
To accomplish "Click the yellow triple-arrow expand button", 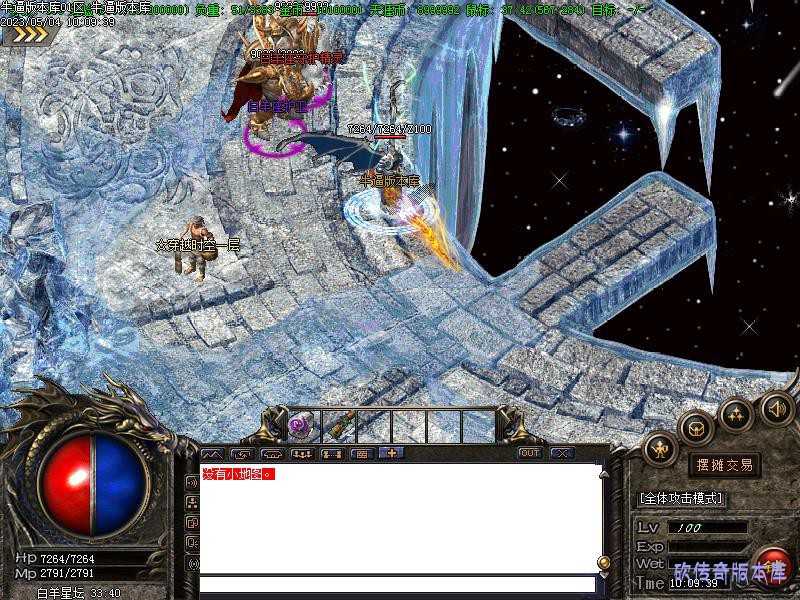I will pos(28,35).
